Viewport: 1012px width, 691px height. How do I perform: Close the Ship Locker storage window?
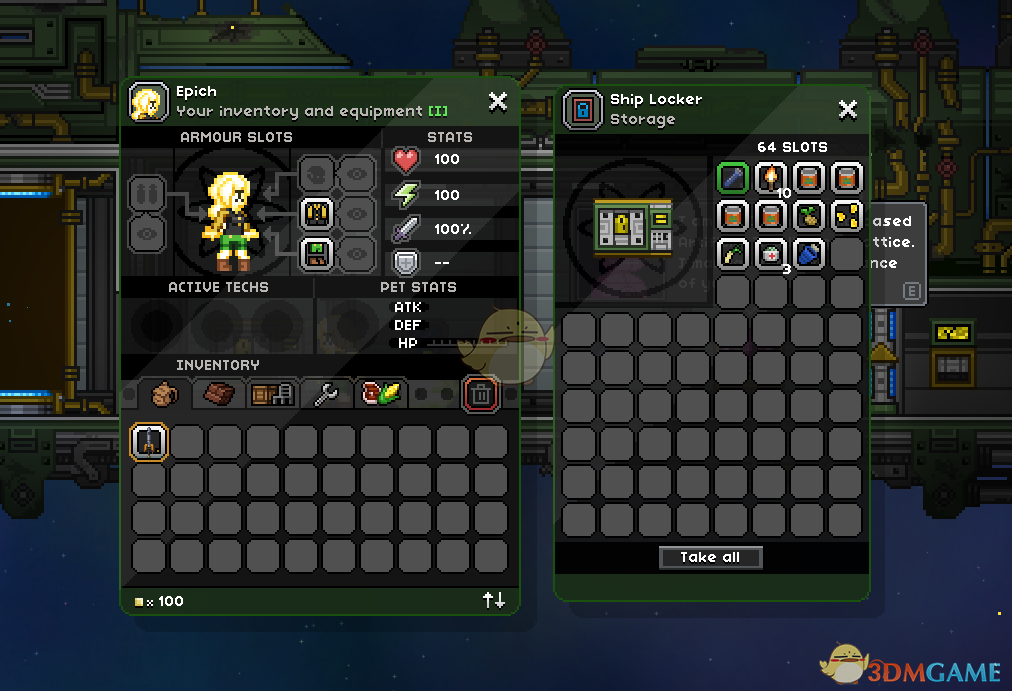click(847, 109)
